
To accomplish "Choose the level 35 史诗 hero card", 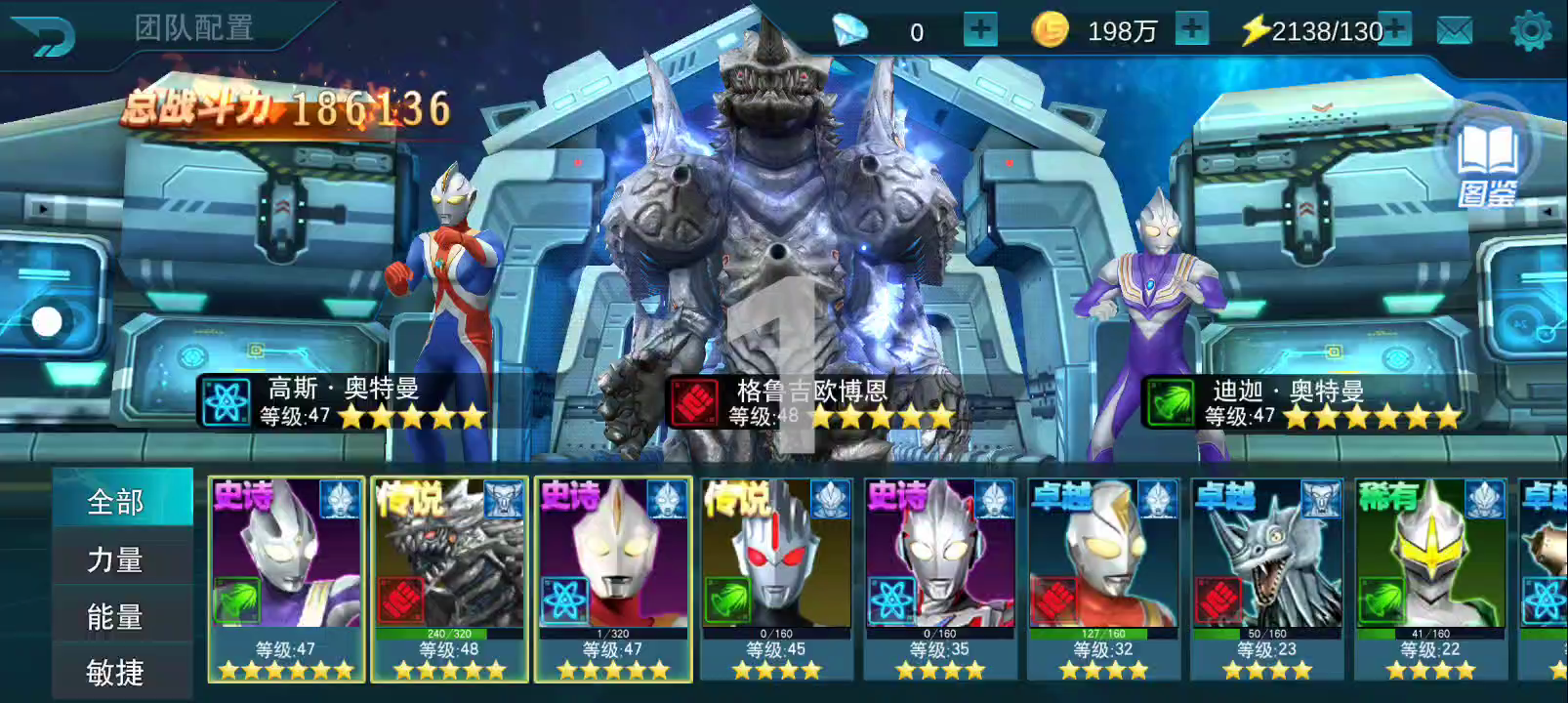I will pos(940,578).
